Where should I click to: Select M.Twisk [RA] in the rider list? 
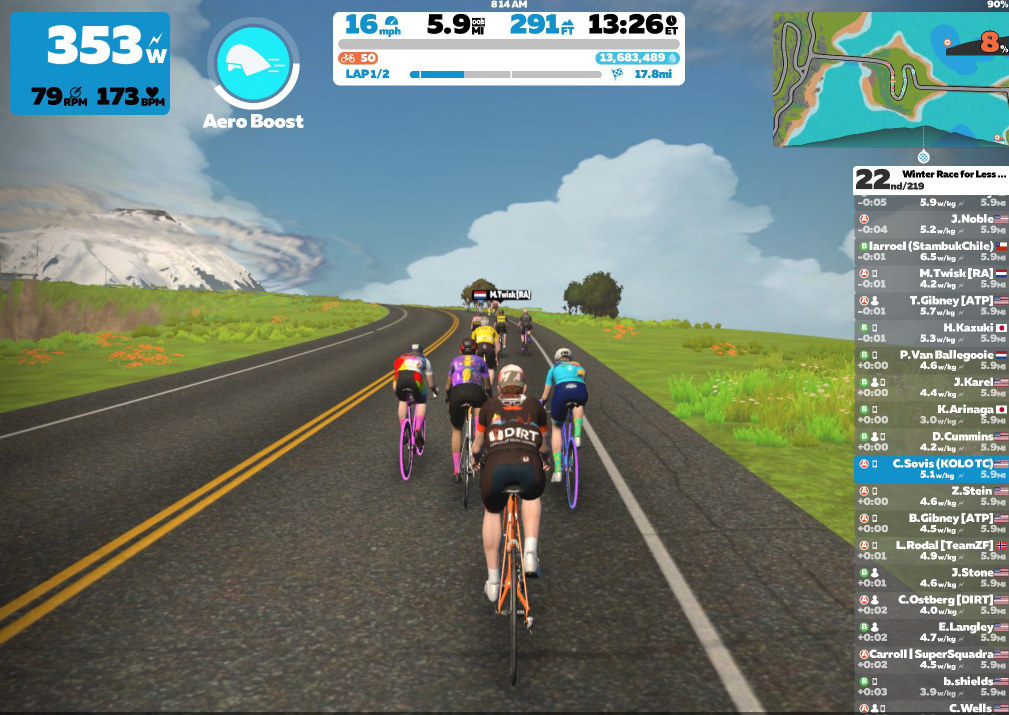coord(932,278)
